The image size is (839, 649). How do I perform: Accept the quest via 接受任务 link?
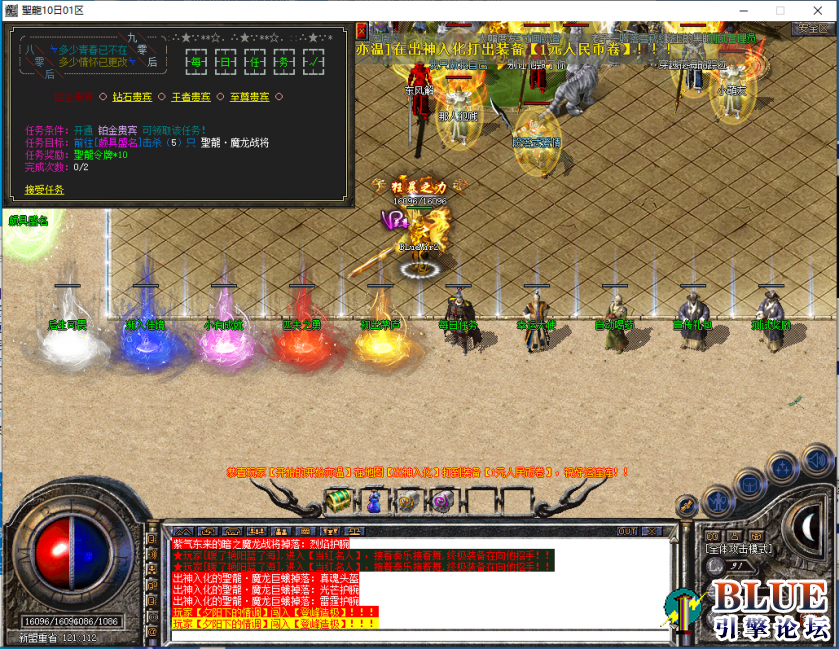[x=44, y=189]
